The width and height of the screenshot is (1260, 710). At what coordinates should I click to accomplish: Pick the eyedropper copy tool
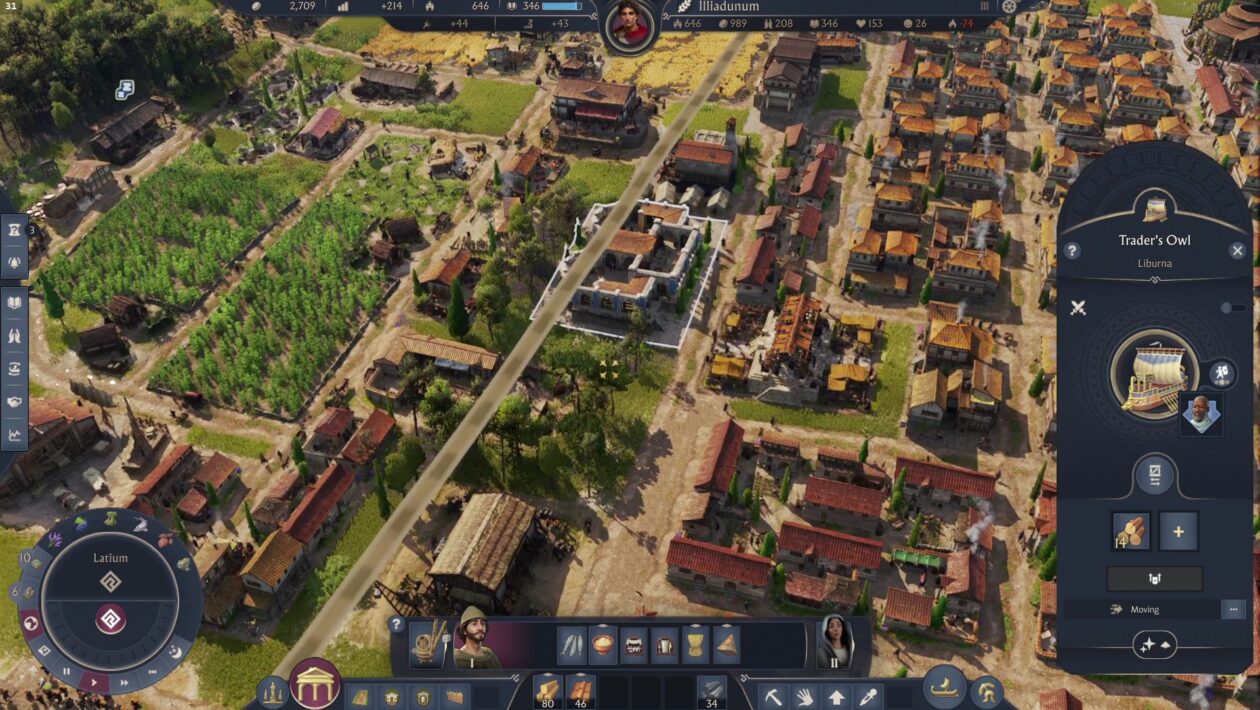[x=869, y=696]
